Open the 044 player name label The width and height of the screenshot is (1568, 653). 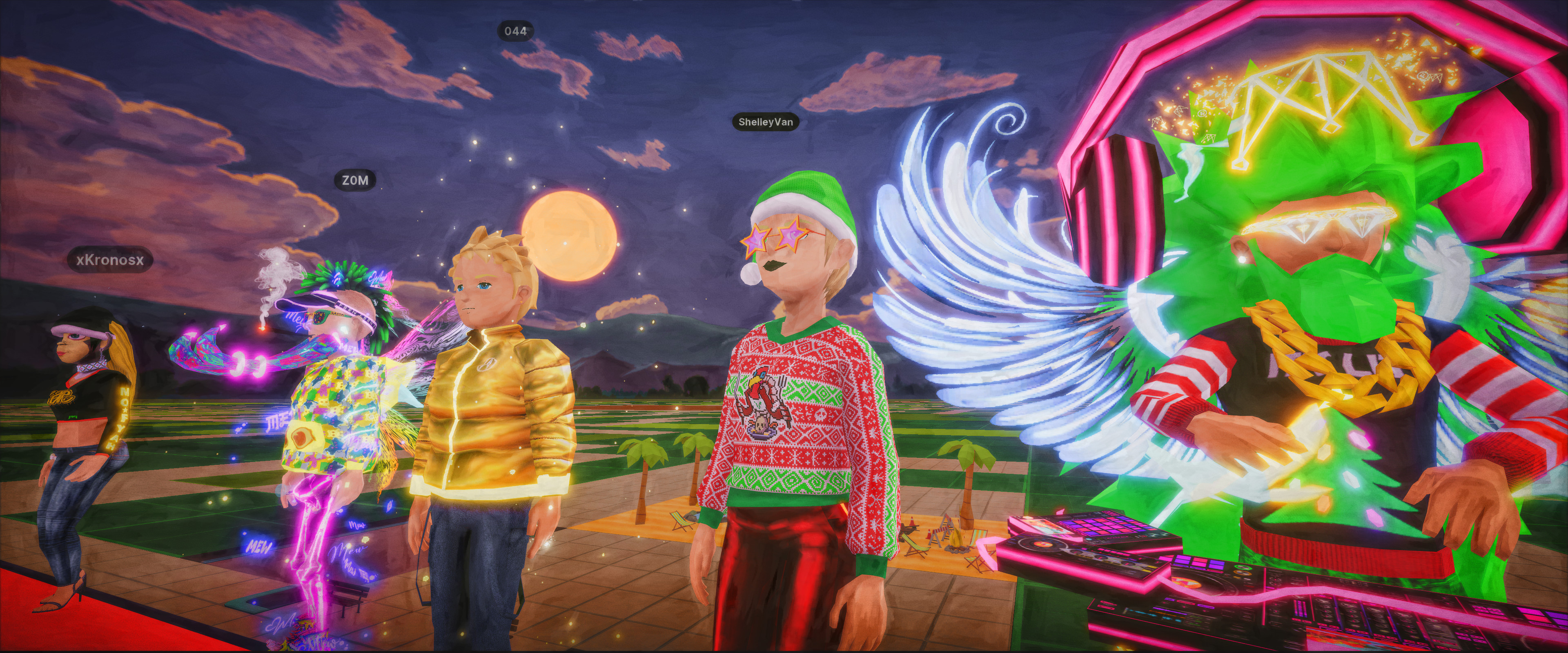[516, 31]
